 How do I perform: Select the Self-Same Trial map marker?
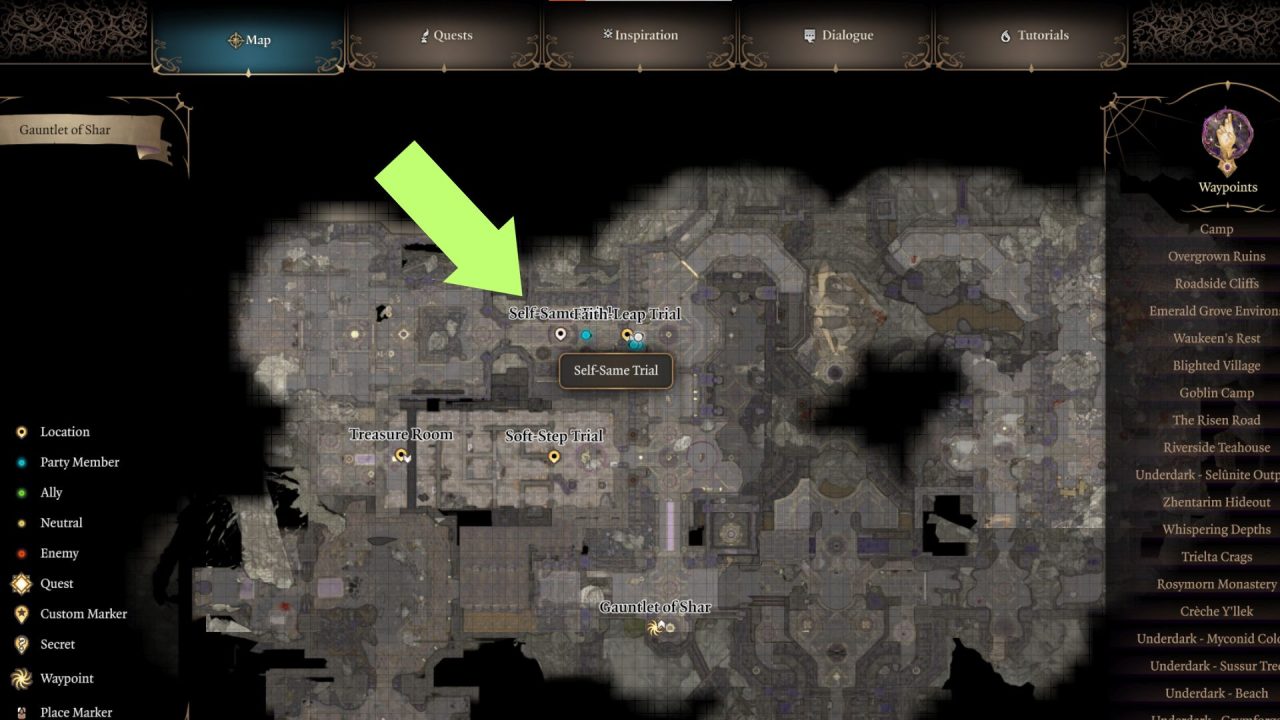[x=560, y=333]
